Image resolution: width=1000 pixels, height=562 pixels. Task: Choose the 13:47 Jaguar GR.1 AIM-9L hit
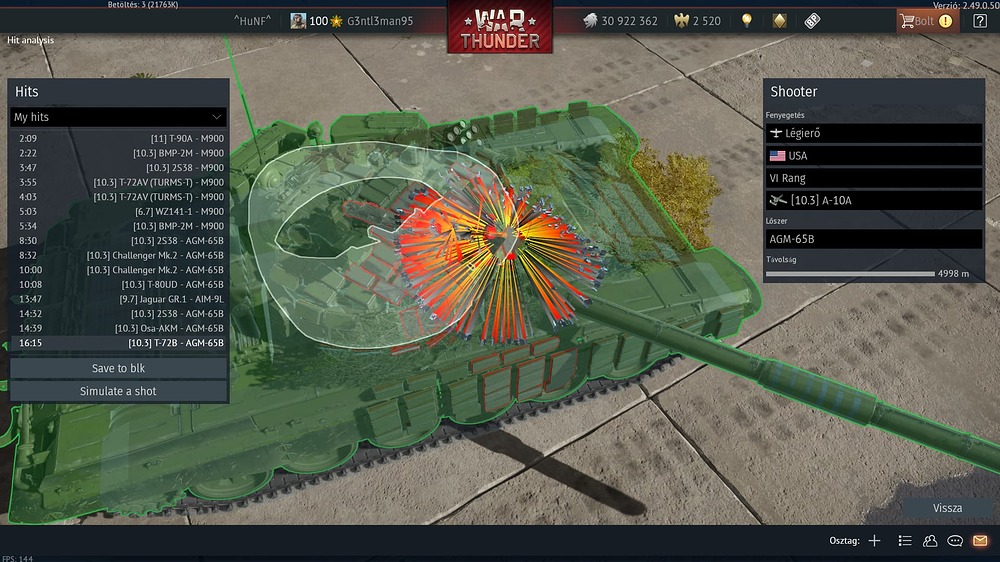118,299
